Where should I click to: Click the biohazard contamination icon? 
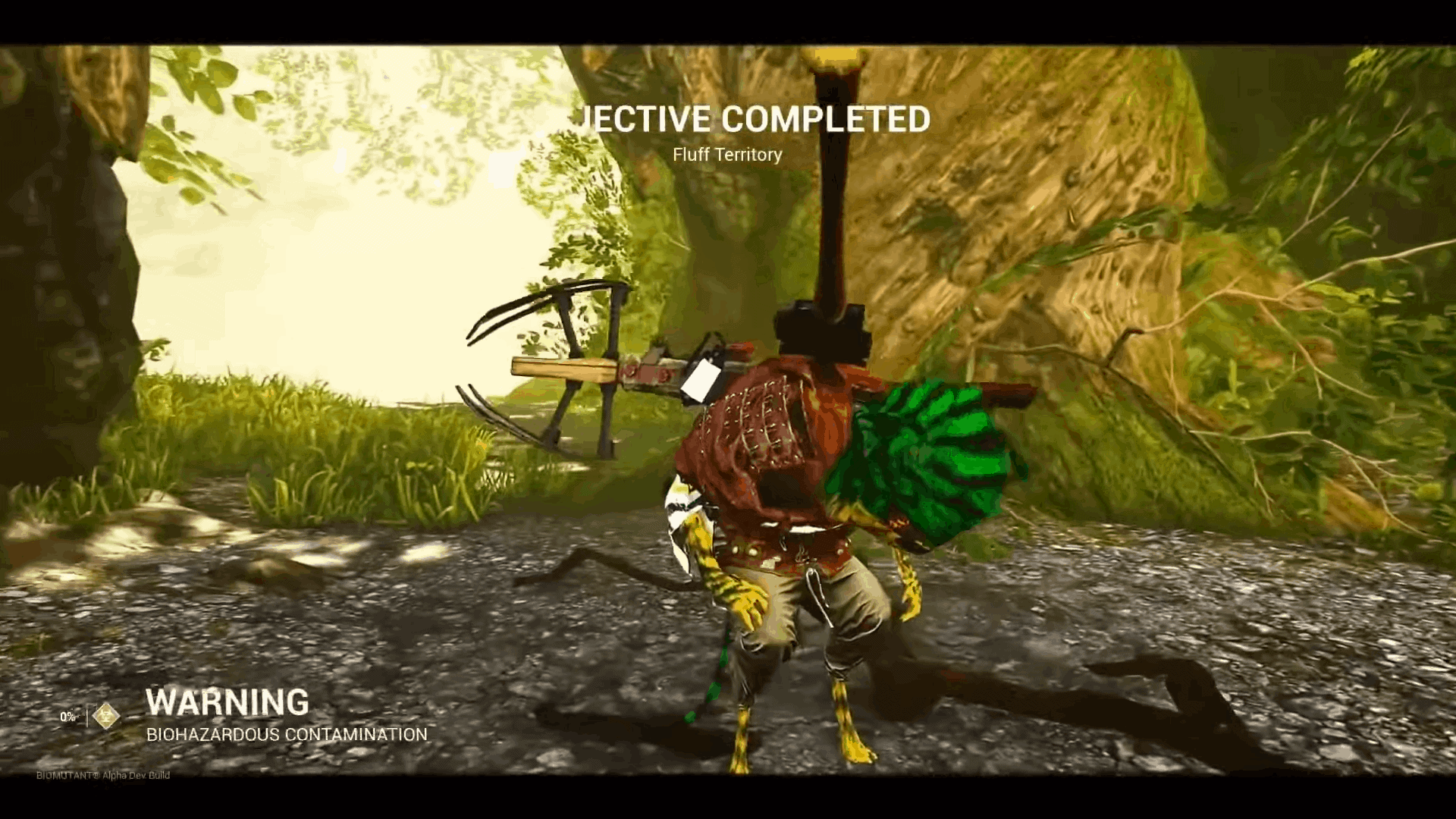tap(106, 715)
